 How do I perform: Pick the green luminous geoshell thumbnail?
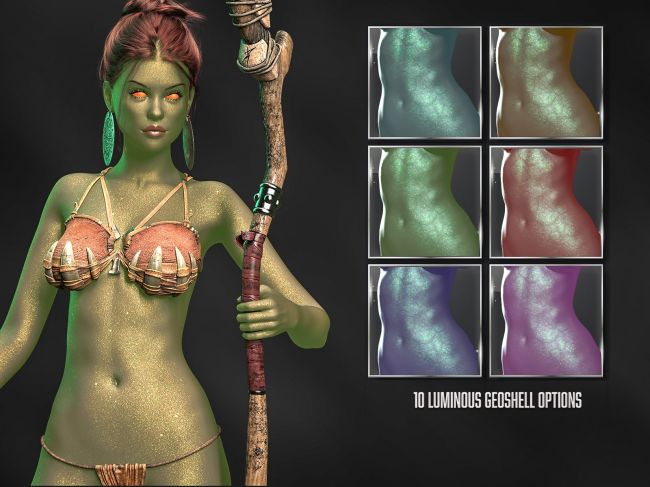[x=425, y=202]
